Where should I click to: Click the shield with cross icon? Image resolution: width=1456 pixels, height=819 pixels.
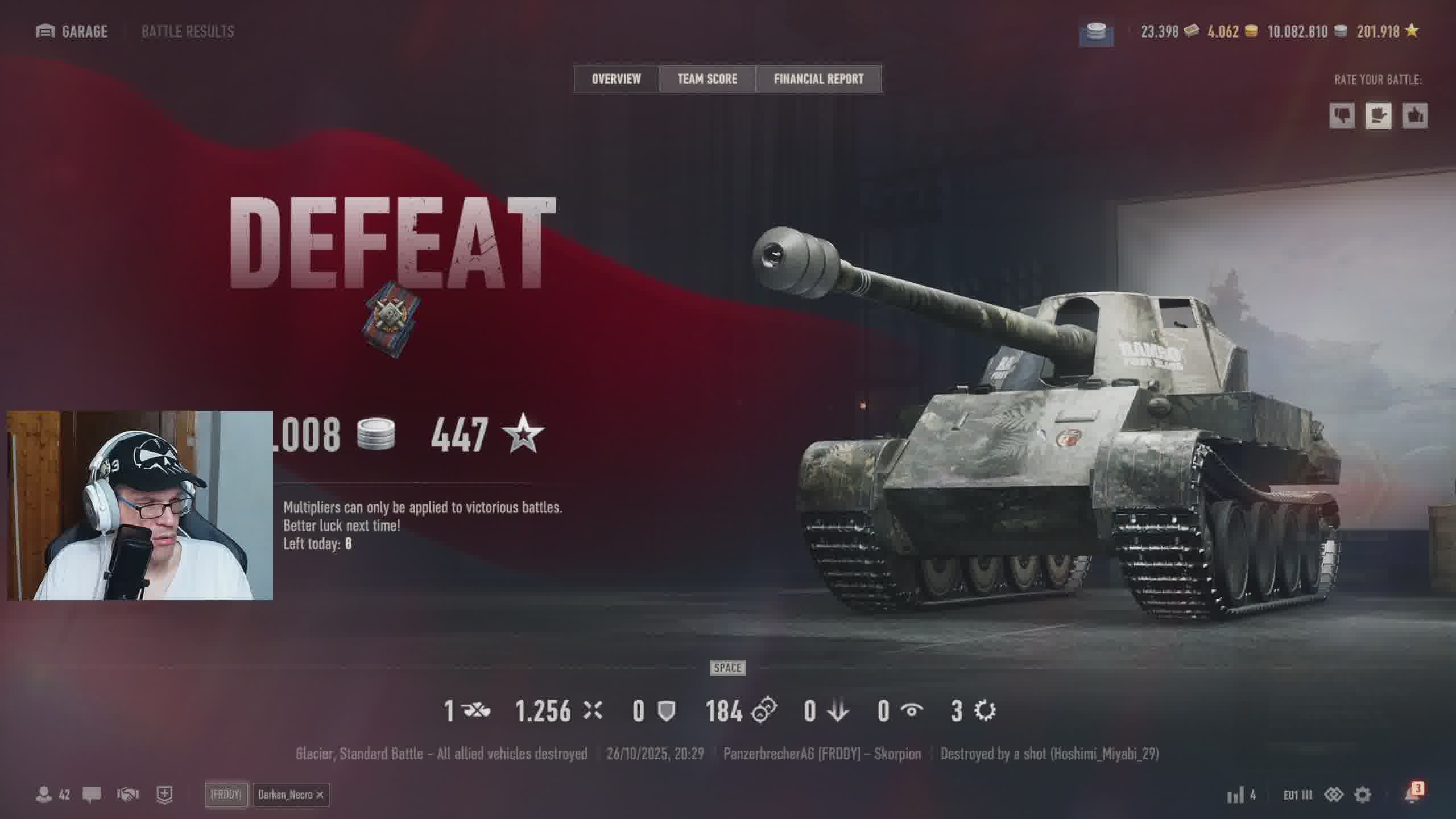(164, 794)
